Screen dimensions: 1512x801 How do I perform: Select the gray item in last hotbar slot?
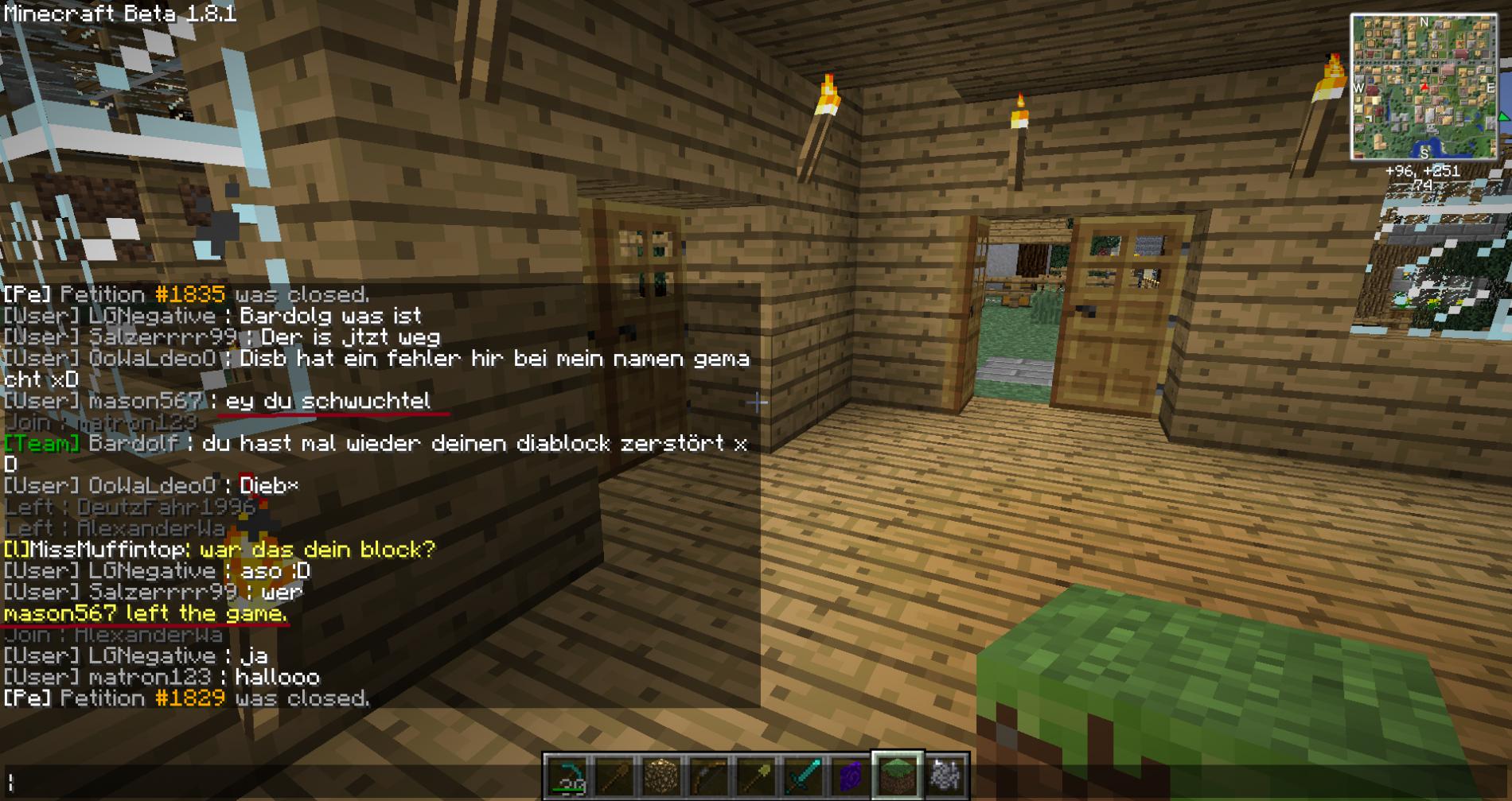(945, 776)
